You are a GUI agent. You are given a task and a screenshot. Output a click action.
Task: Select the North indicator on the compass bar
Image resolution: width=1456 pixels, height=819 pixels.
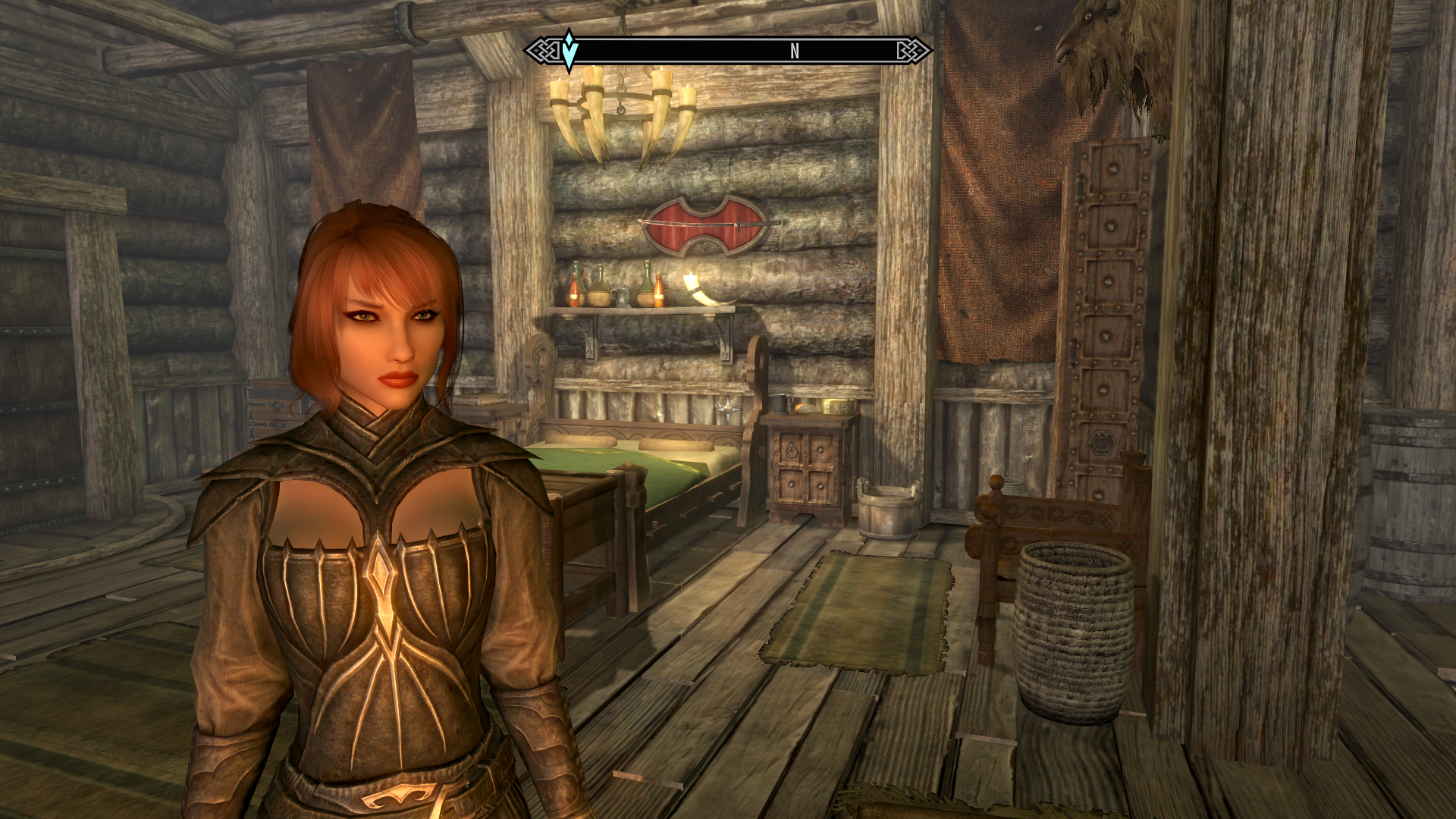click(794, 51)
